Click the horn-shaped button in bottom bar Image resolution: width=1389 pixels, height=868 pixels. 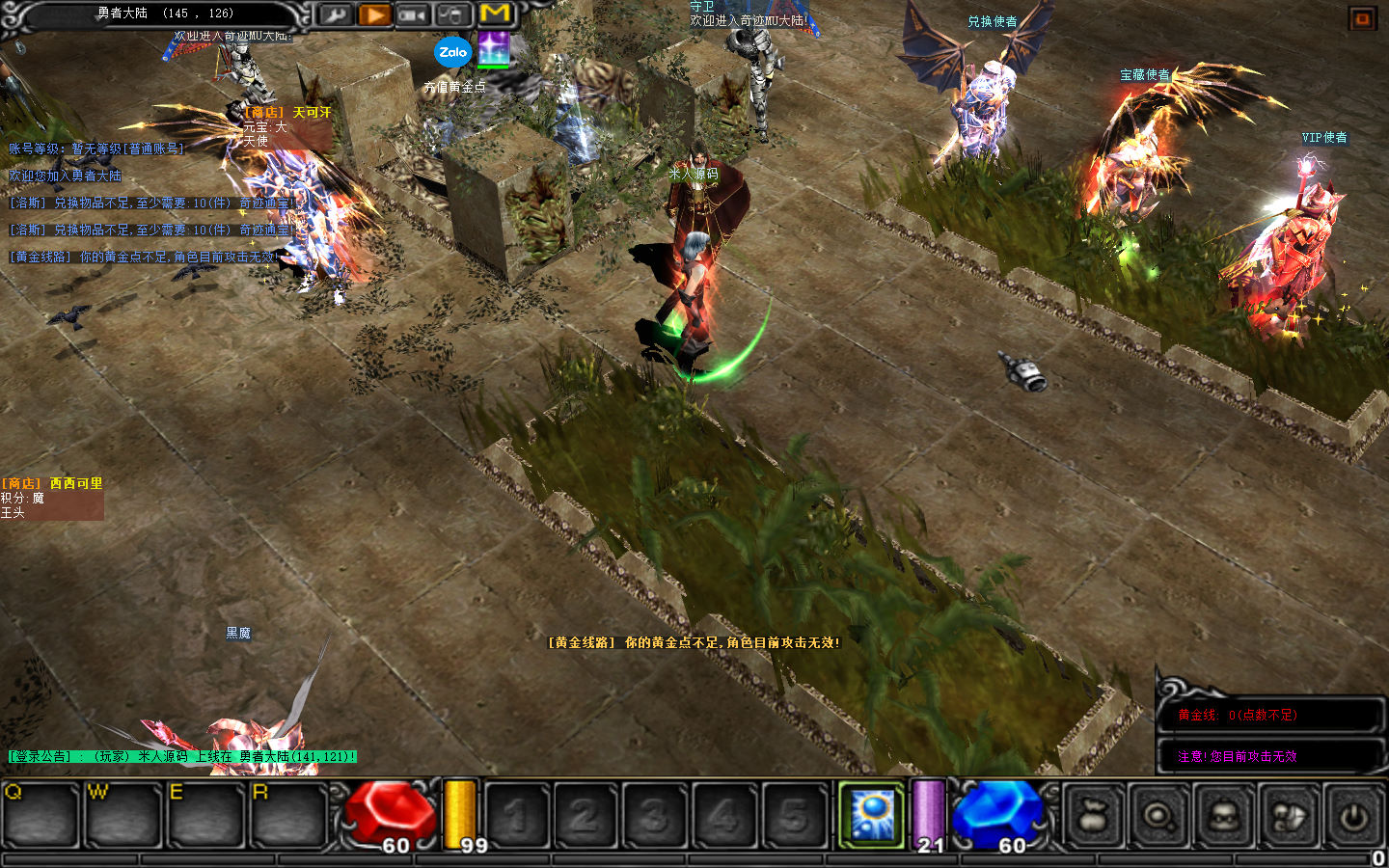(x=1289, y=817)
